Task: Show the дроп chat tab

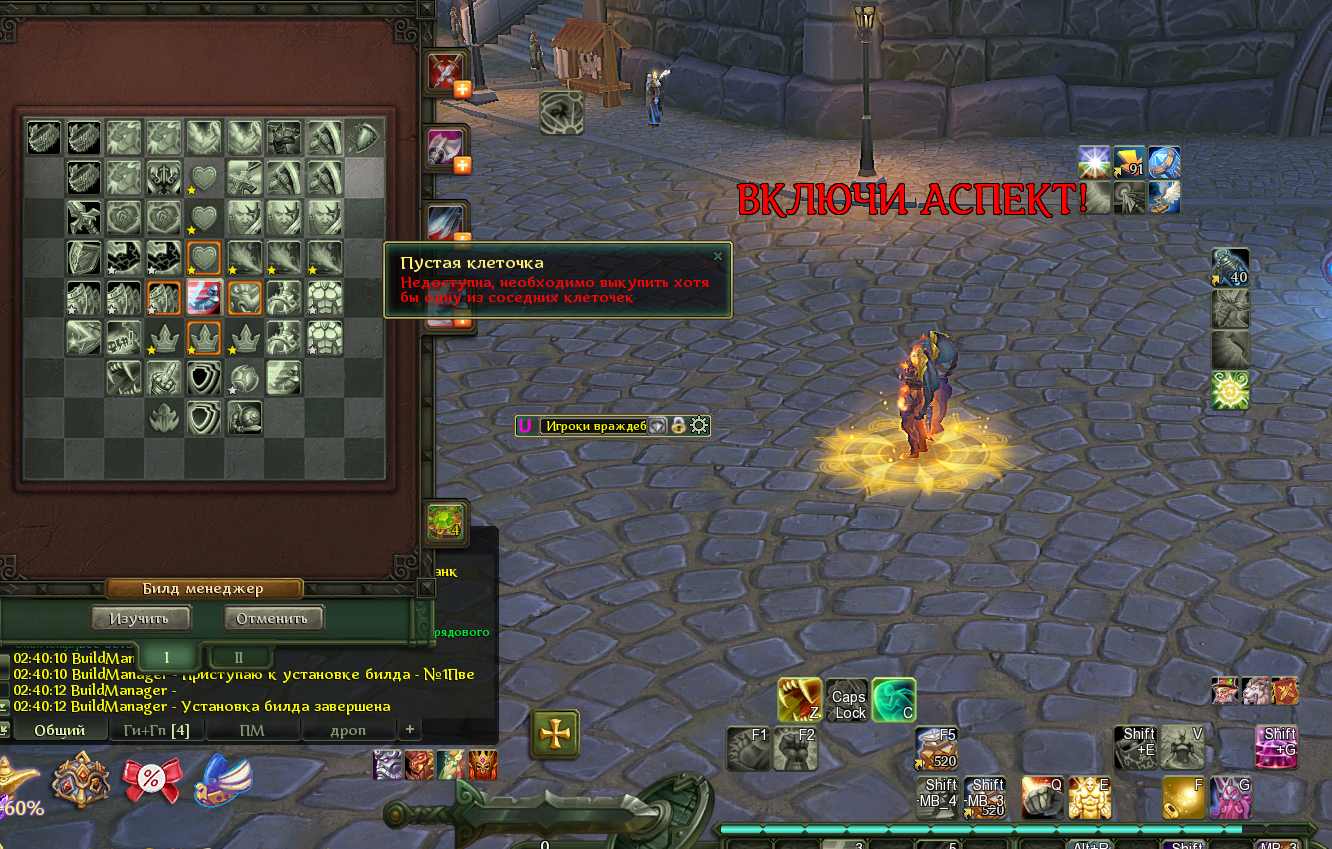Action: [348, 730]
